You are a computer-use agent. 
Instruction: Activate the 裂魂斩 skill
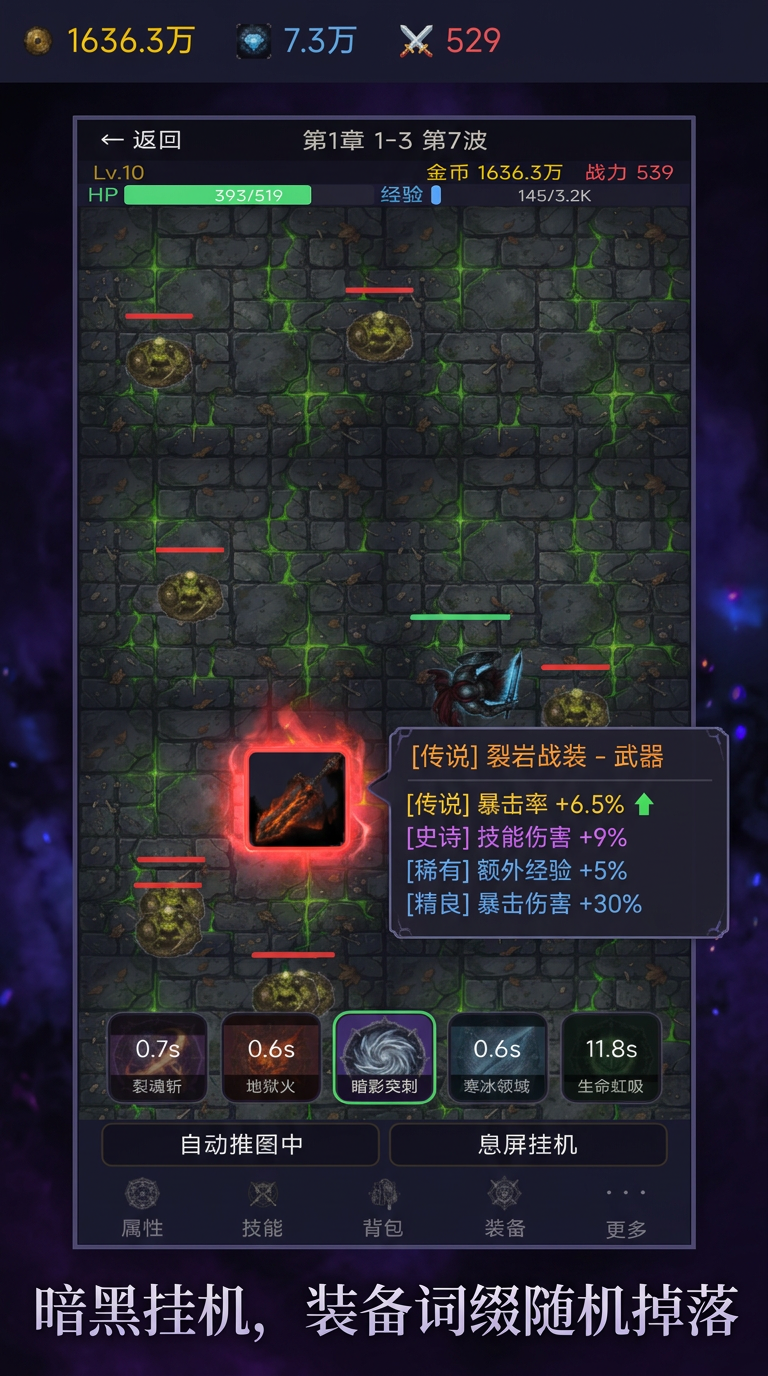[x=158, y=1058]
